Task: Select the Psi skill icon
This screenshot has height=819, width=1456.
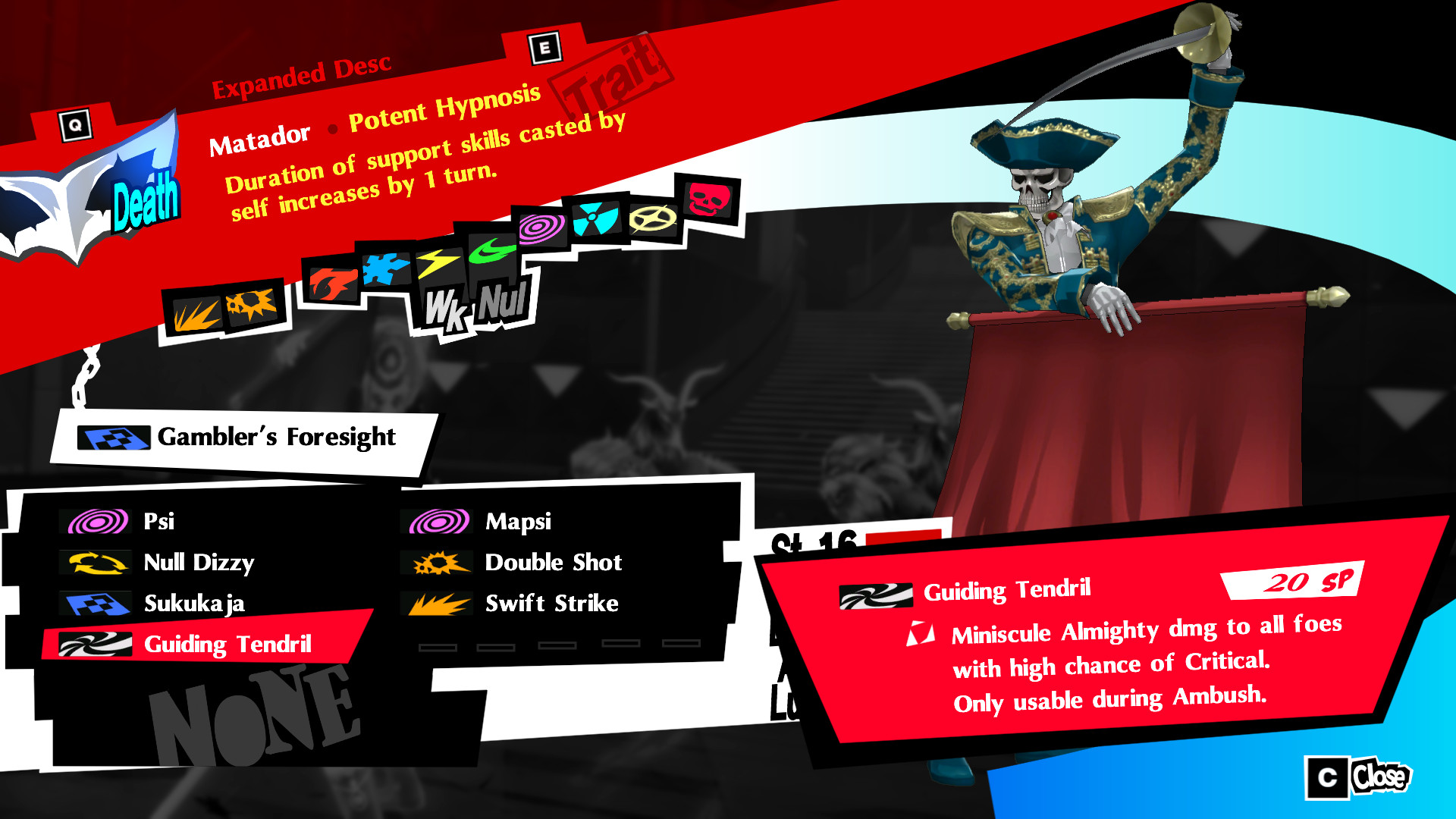Action: point(95,521)
